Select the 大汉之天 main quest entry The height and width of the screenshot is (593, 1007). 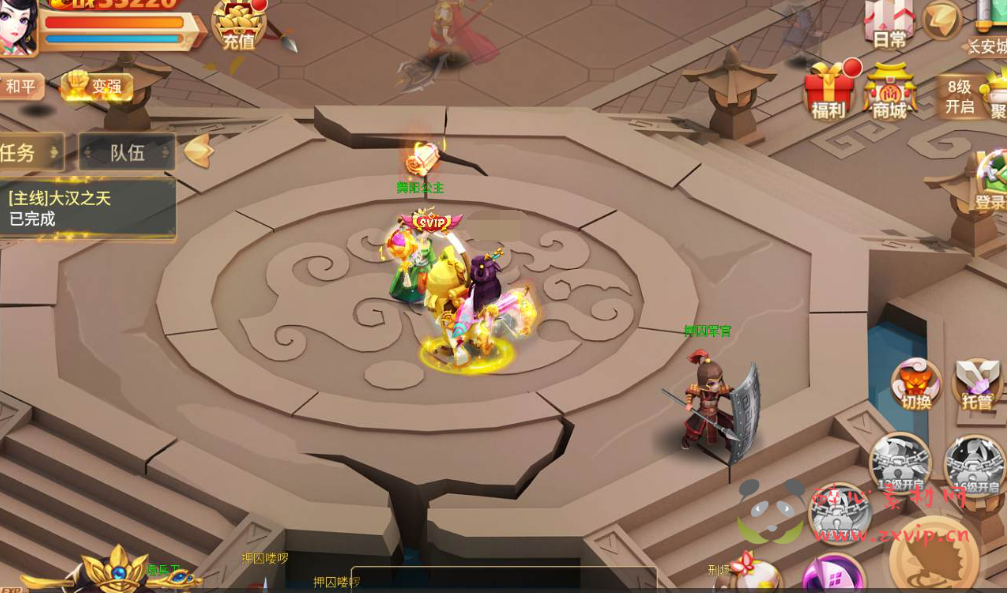coord(85,208)
